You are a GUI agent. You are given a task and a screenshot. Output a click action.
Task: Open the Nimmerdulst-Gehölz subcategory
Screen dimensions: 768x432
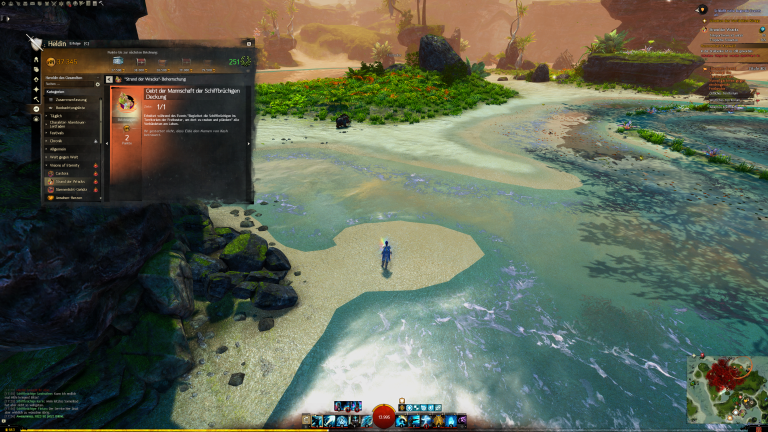tap(74, 189)
